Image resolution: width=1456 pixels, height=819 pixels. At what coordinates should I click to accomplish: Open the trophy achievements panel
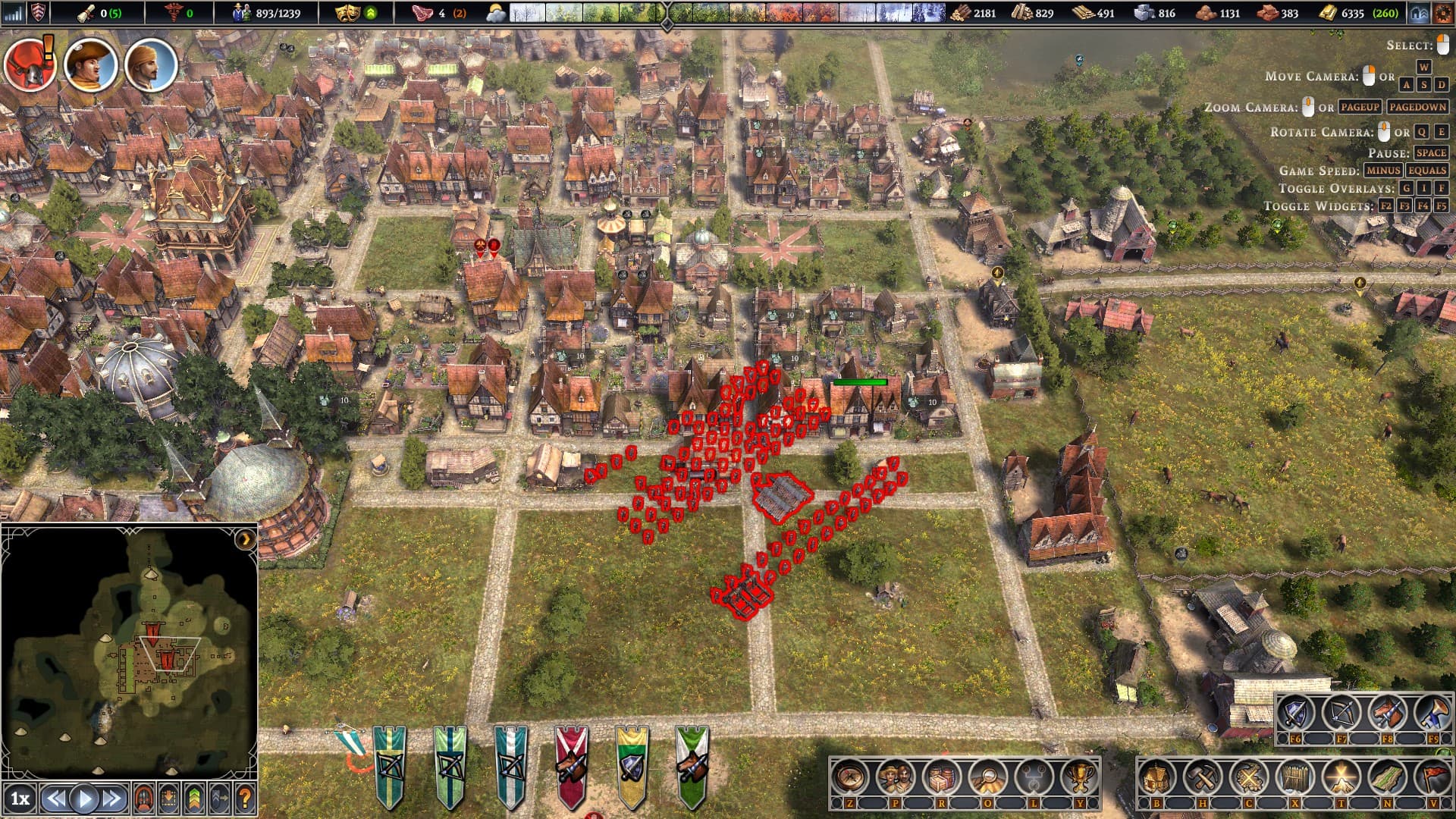pyautogui.click(x=1079, y=777)
